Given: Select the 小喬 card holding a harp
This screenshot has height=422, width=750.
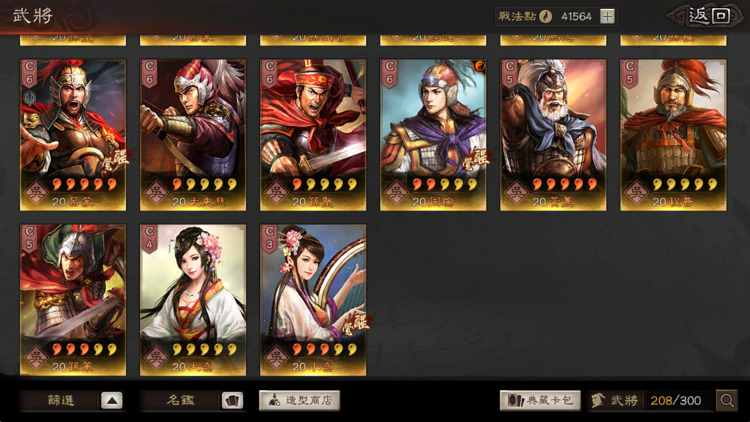Looking at the screenshot, I should point(313,299).
